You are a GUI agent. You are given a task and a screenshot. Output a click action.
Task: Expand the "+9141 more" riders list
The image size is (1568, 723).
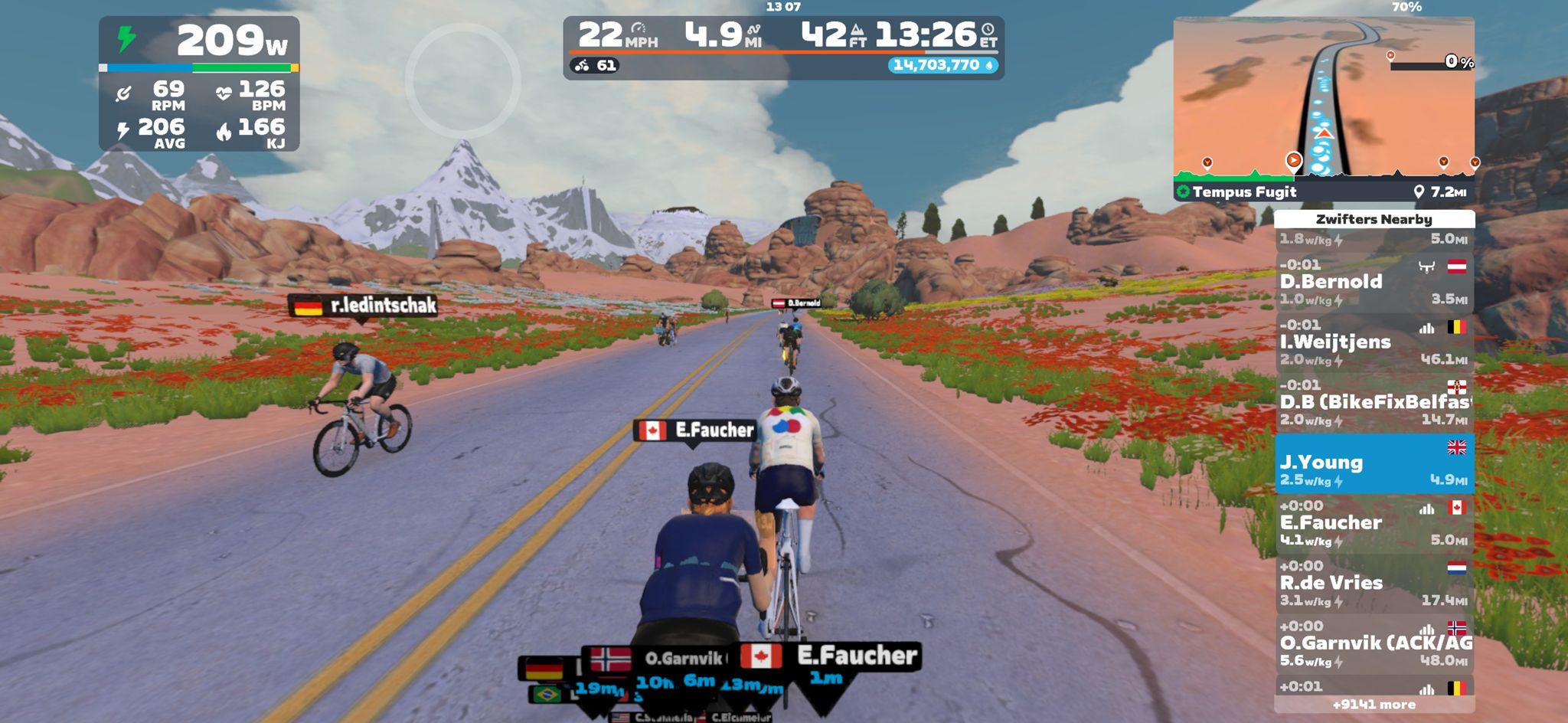(1374, 705)
